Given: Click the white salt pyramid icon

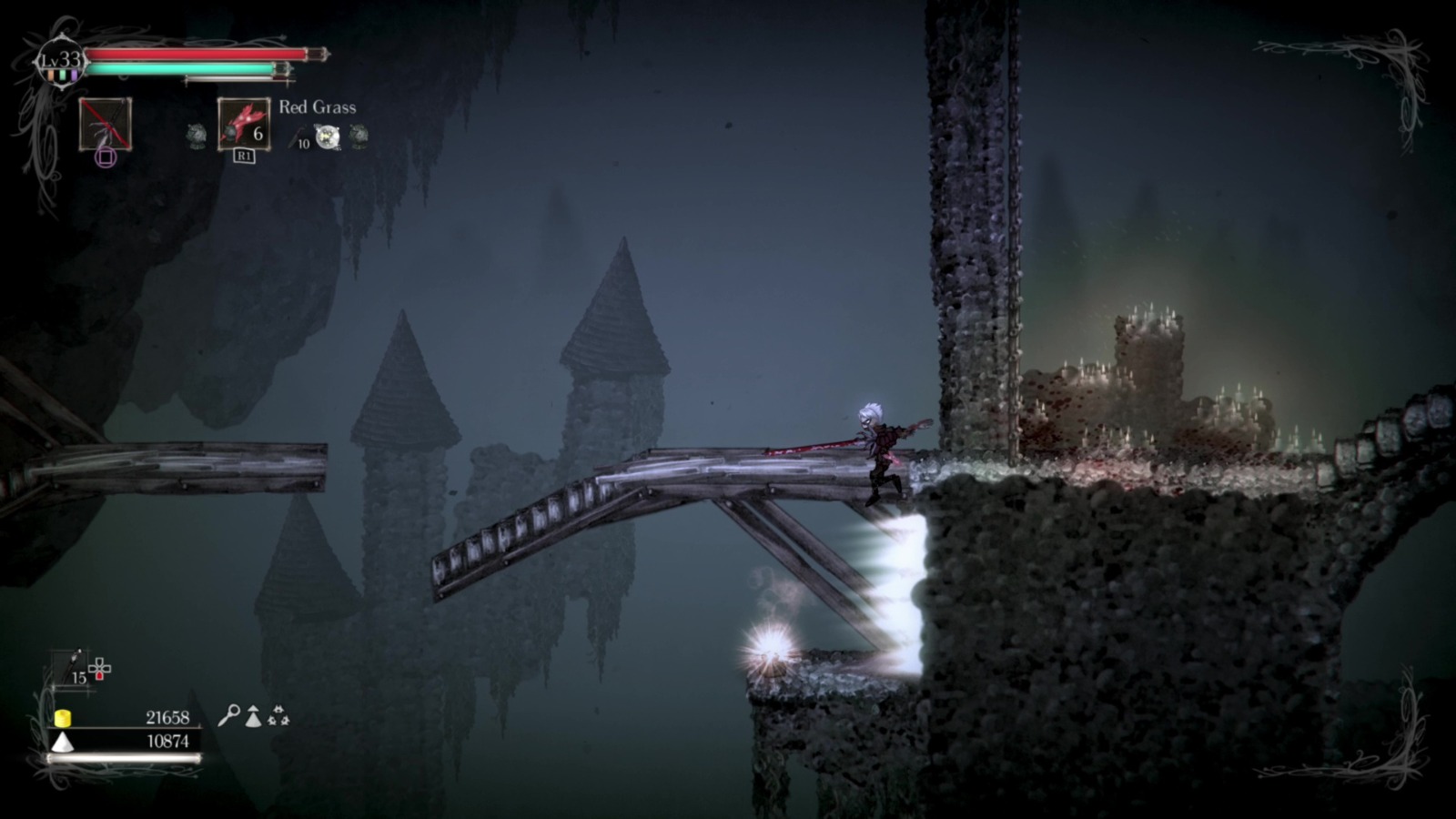Looking at the screenshot, I should 63,742.
